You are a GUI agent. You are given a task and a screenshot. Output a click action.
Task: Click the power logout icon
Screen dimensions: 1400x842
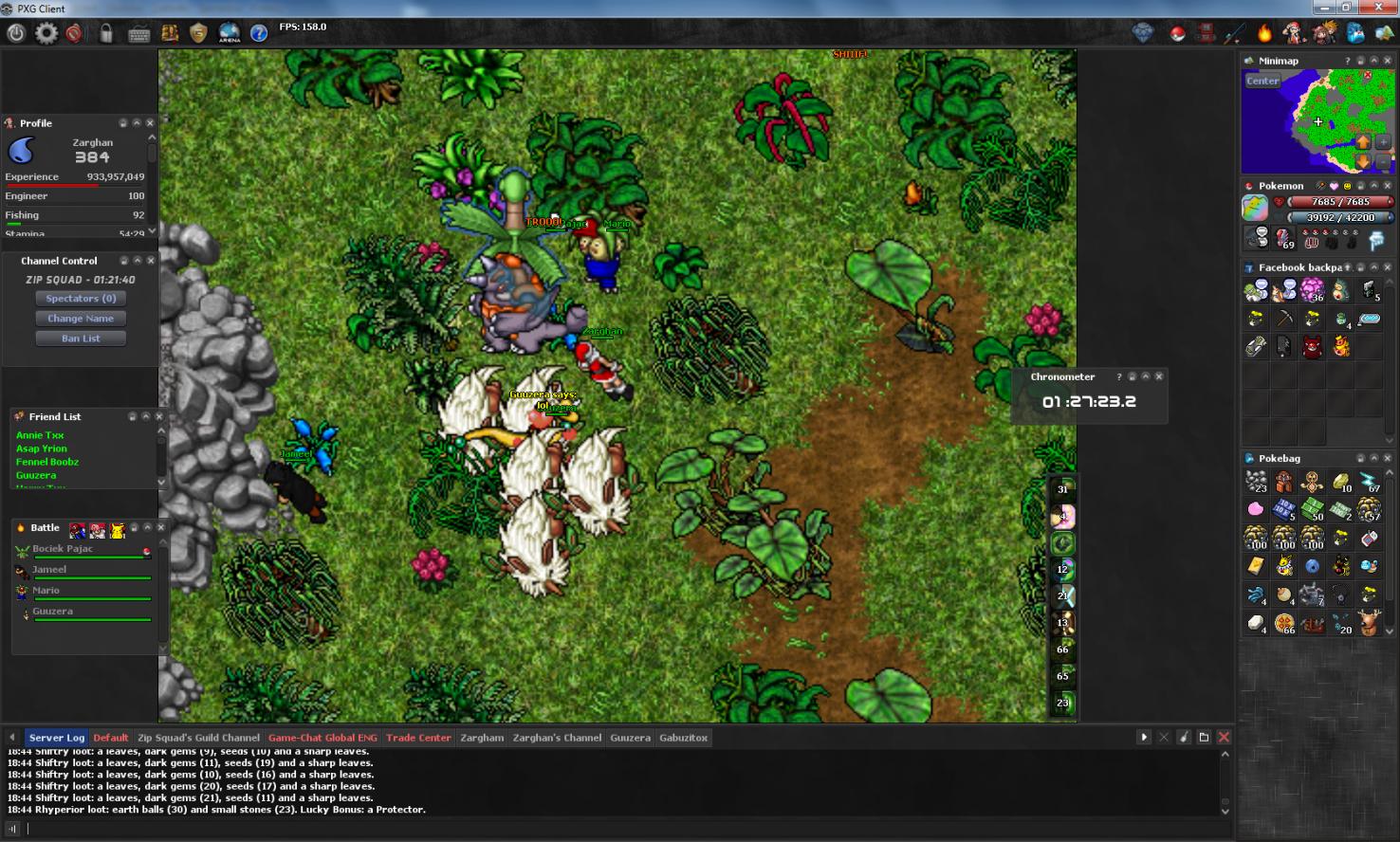tap(16, 33)
